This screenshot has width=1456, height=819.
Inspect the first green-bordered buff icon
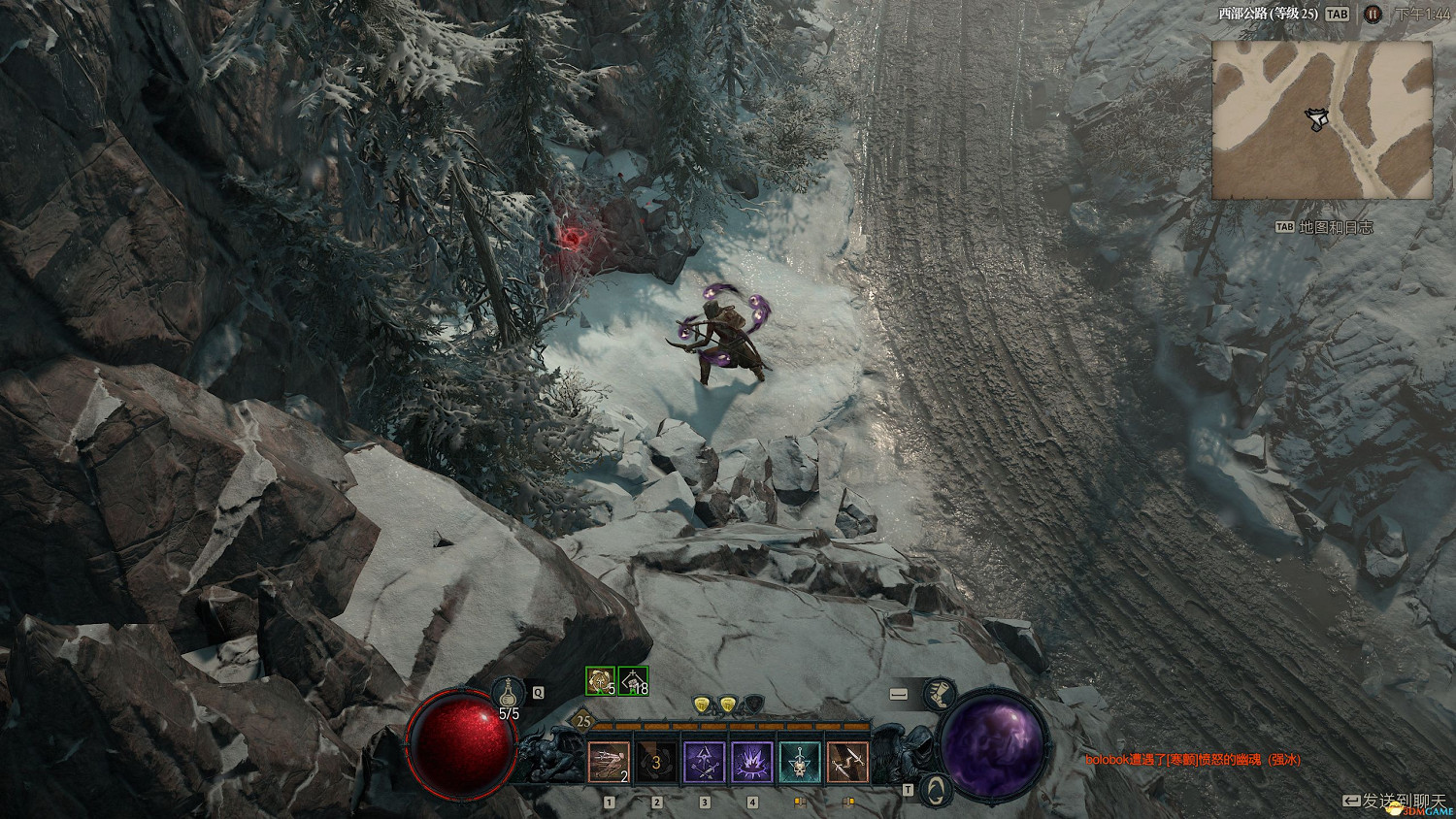601,681
